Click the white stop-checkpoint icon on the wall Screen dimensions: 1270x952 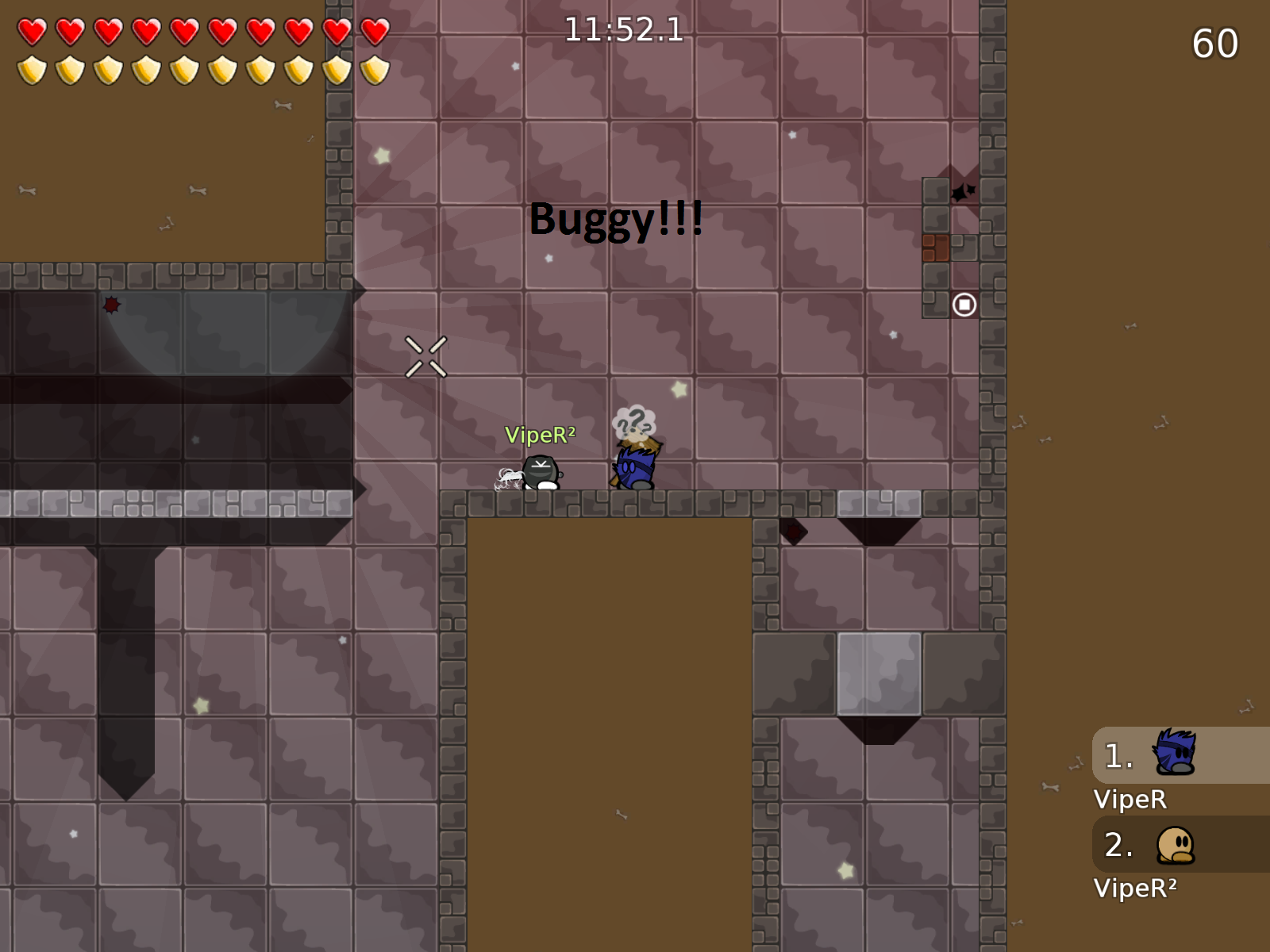(x=963, y=305)
